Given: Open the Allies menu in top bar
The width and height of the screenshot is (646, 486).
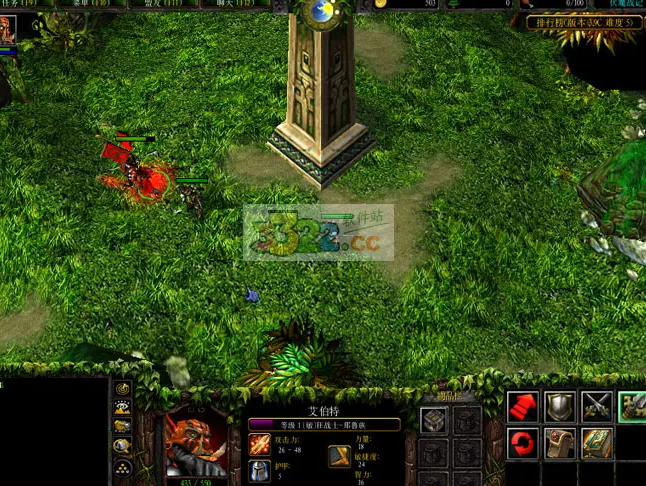Looking at the screenshot, I should tap(164, 4).
